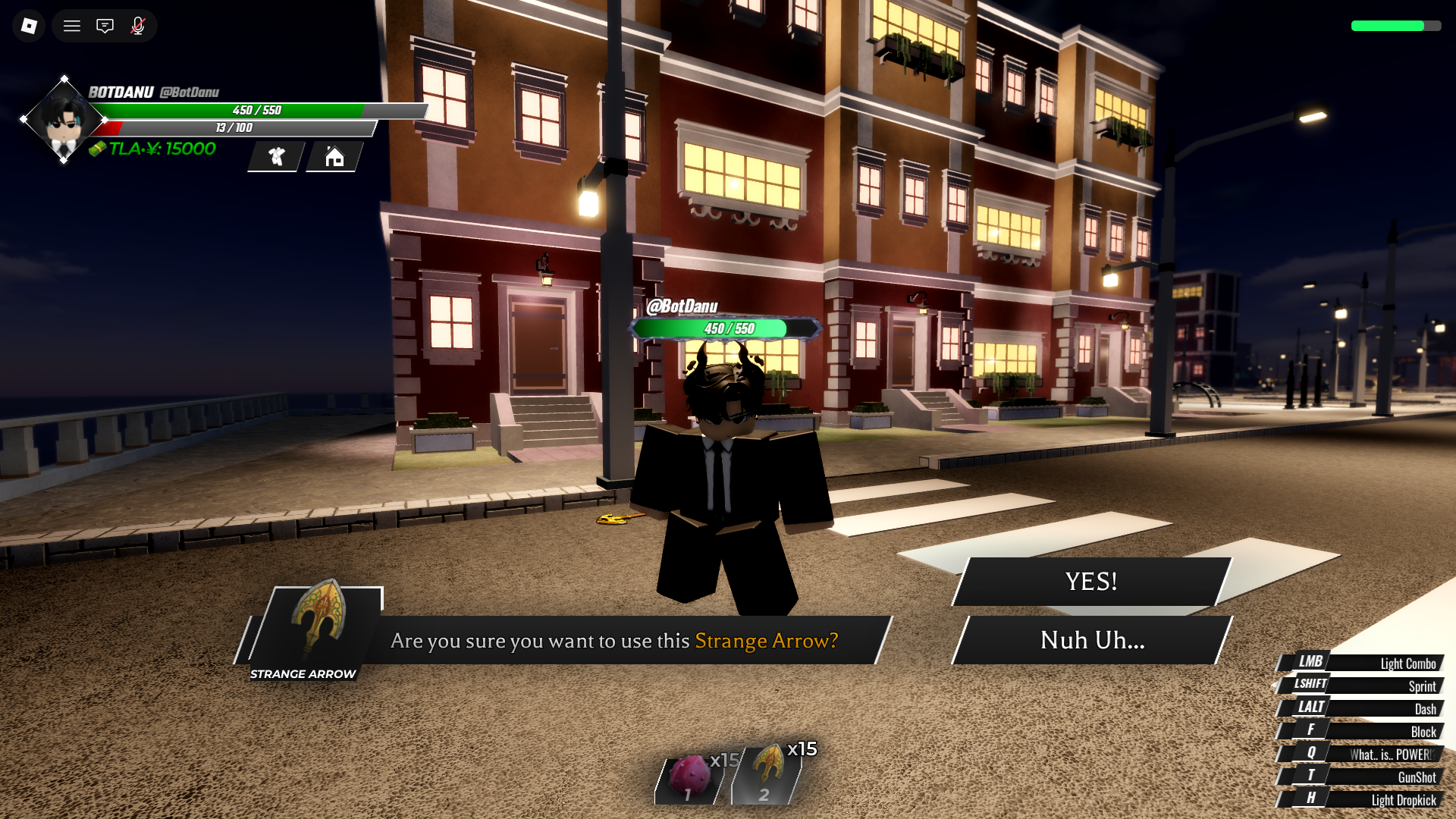Click the house icon button
Screen dimensions: 1456x819
click(334, 157)
